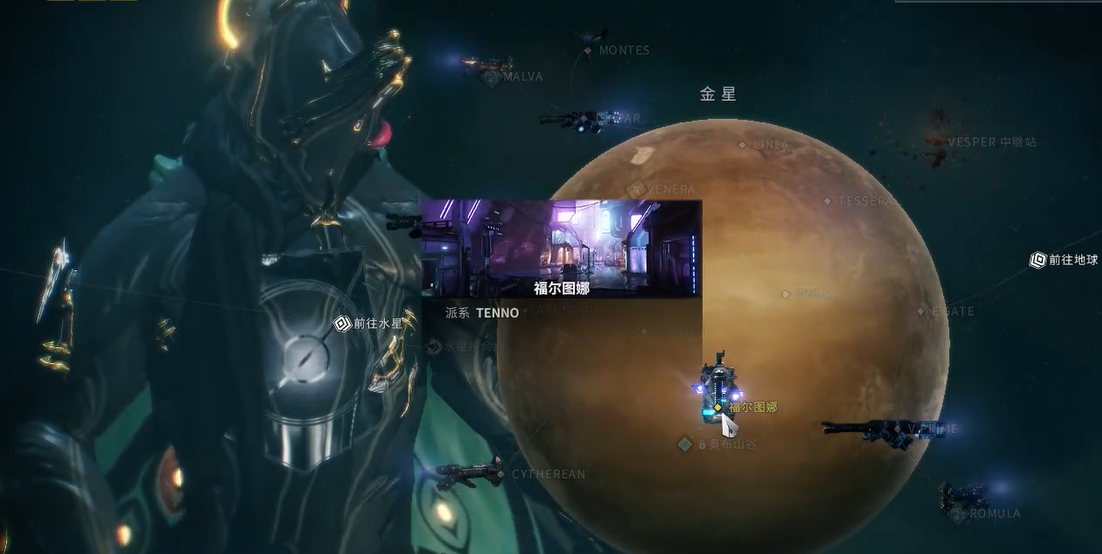Select the MONTES mission node

pyautogui.click(x=590, y=50)
